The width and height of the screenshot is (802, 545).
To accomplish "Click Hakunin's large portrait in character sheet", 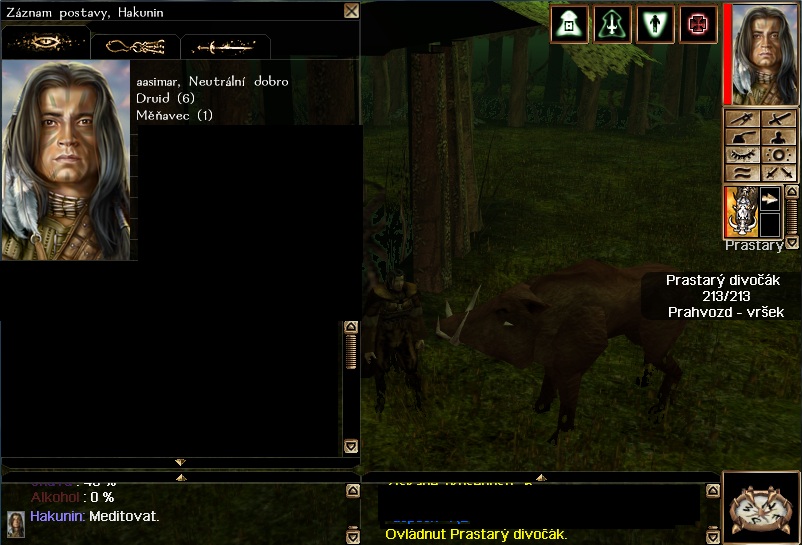I will (66, 160).
